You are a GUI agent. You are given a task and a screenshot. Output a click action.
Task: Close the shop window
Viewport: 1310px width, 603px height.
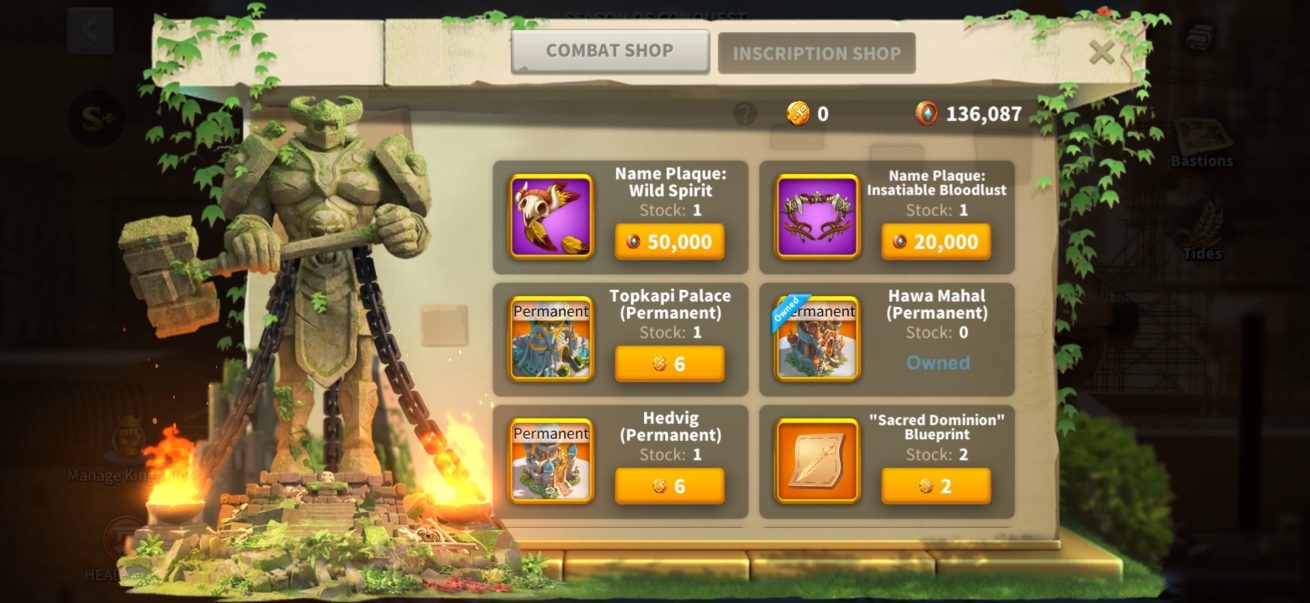coord(1101,52)
